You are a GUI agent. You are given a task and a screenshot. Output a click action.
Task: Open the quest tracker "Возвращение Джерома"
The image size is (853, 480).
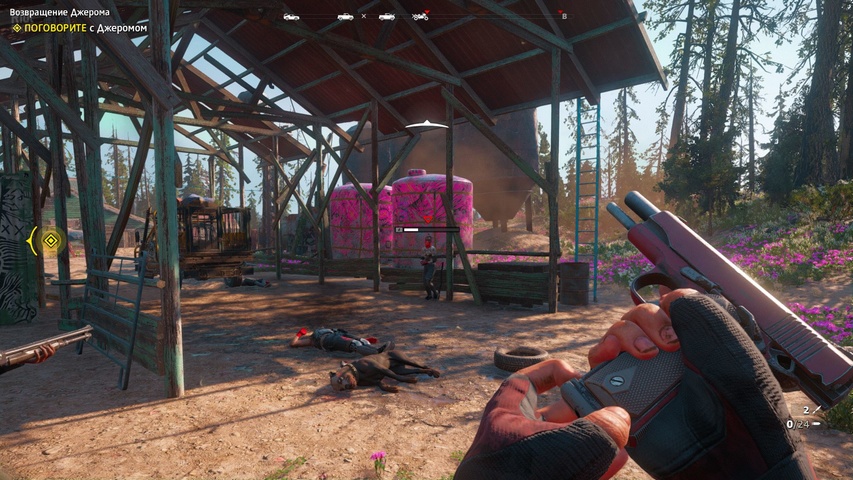click(59, 12)
